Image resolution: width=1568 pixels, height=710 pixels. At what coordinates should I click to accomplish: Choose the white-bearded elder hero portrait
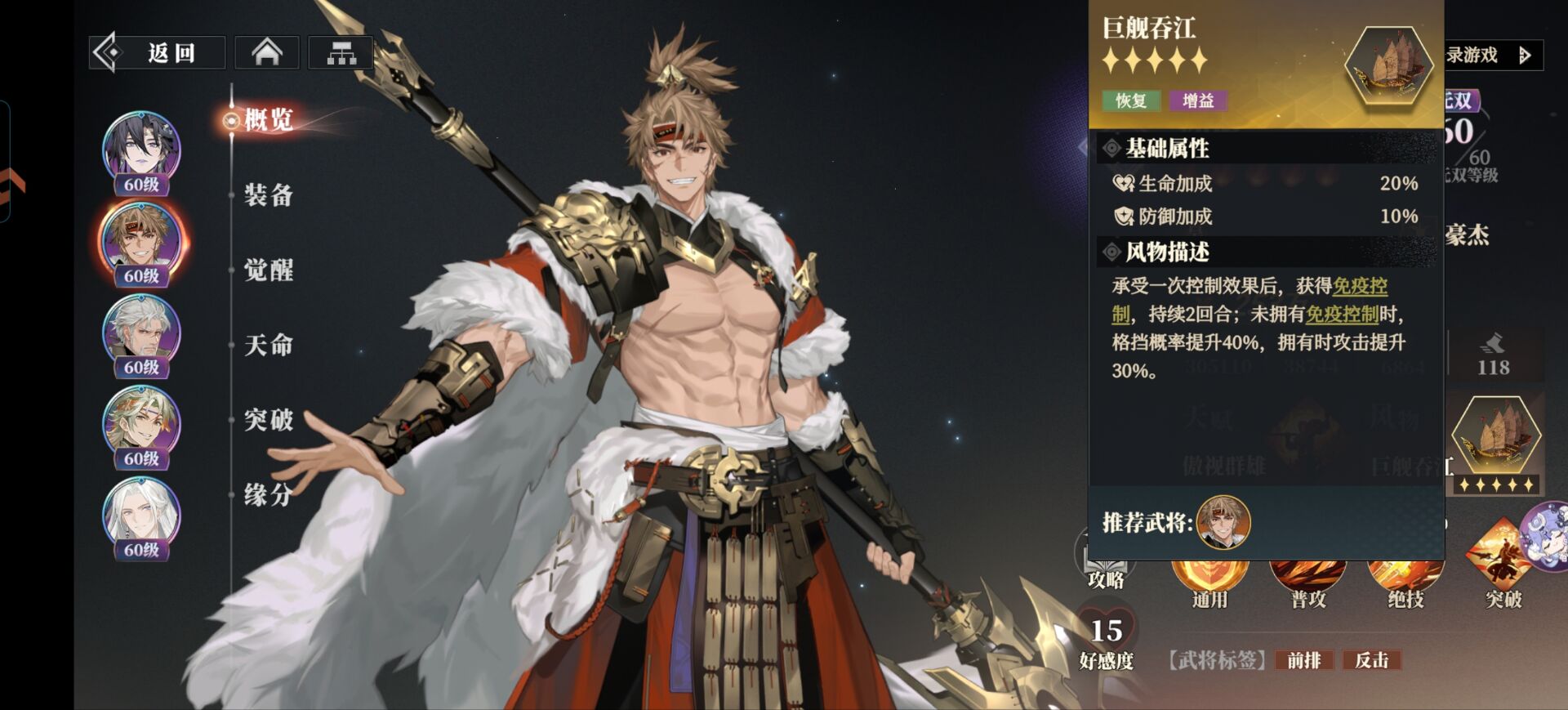[x=141, y=333]
